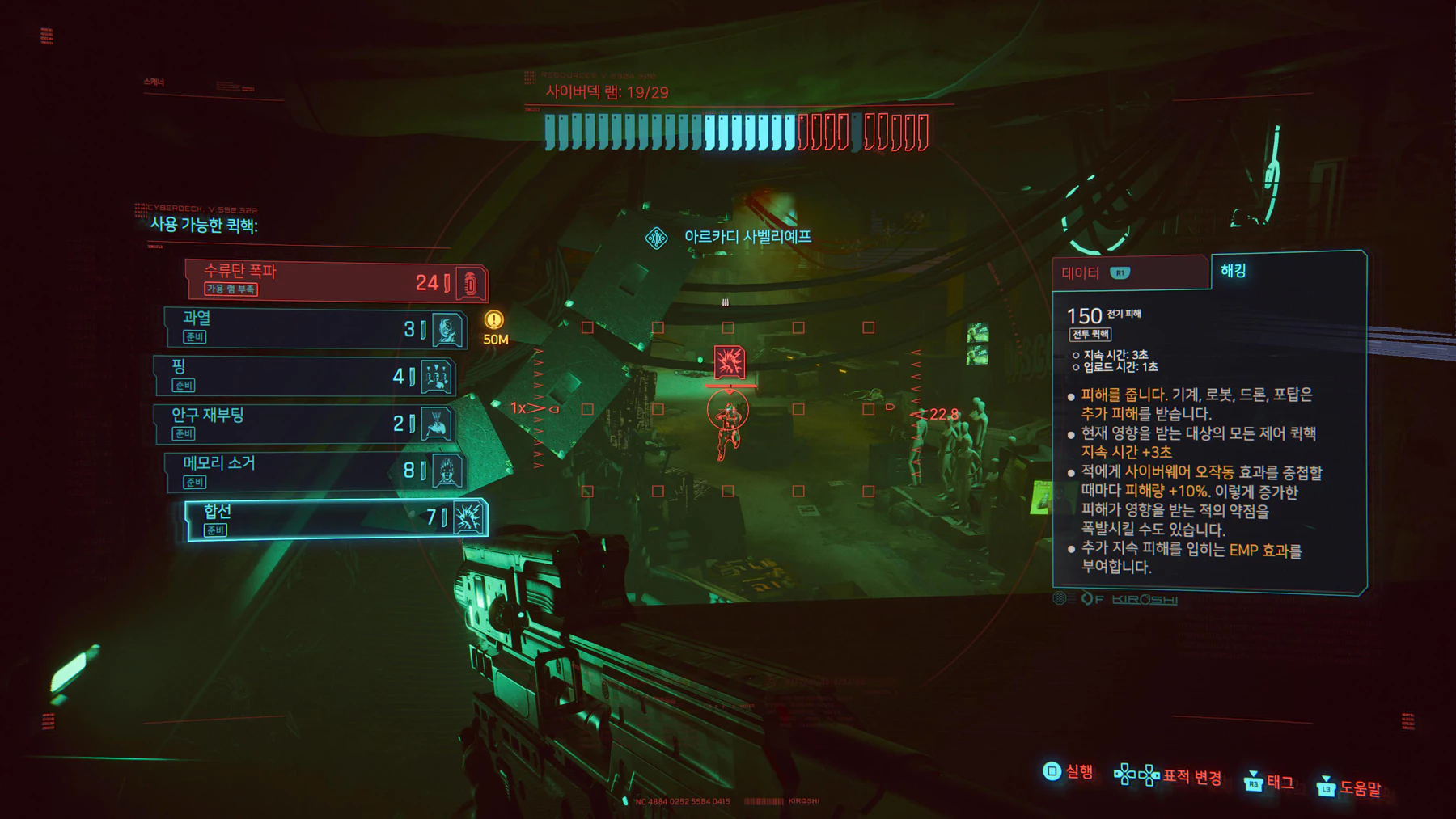Click the 표적 변경 target switch label
This screenshot has height=819, width=1456.
pos(1191,777)
